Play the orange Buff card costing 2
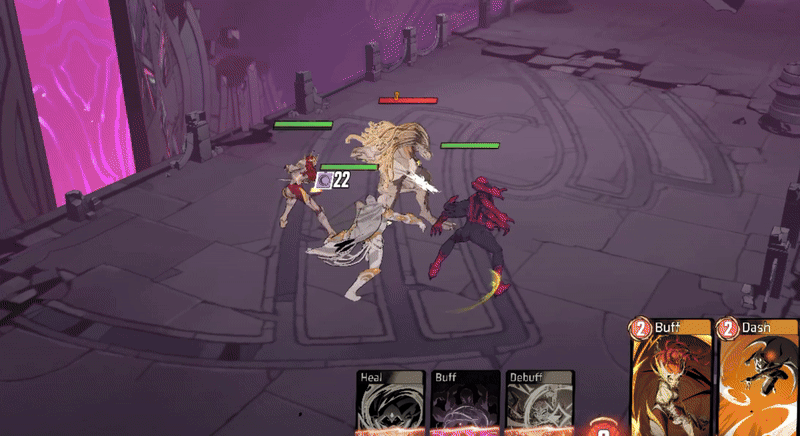800x436 pixels. (670, 380)
